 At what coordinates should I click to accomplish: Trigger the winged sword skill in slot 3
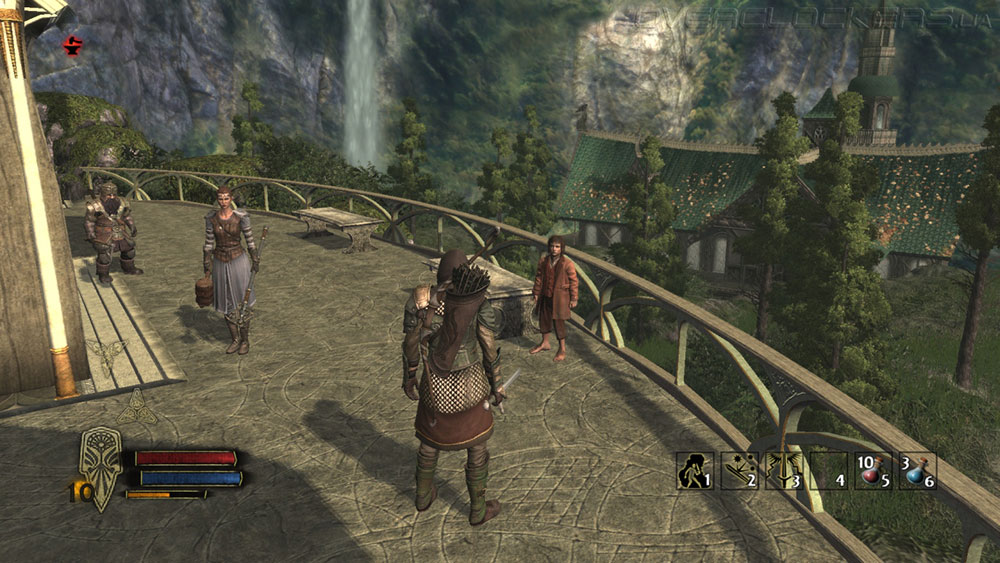(x=783, y=470)
